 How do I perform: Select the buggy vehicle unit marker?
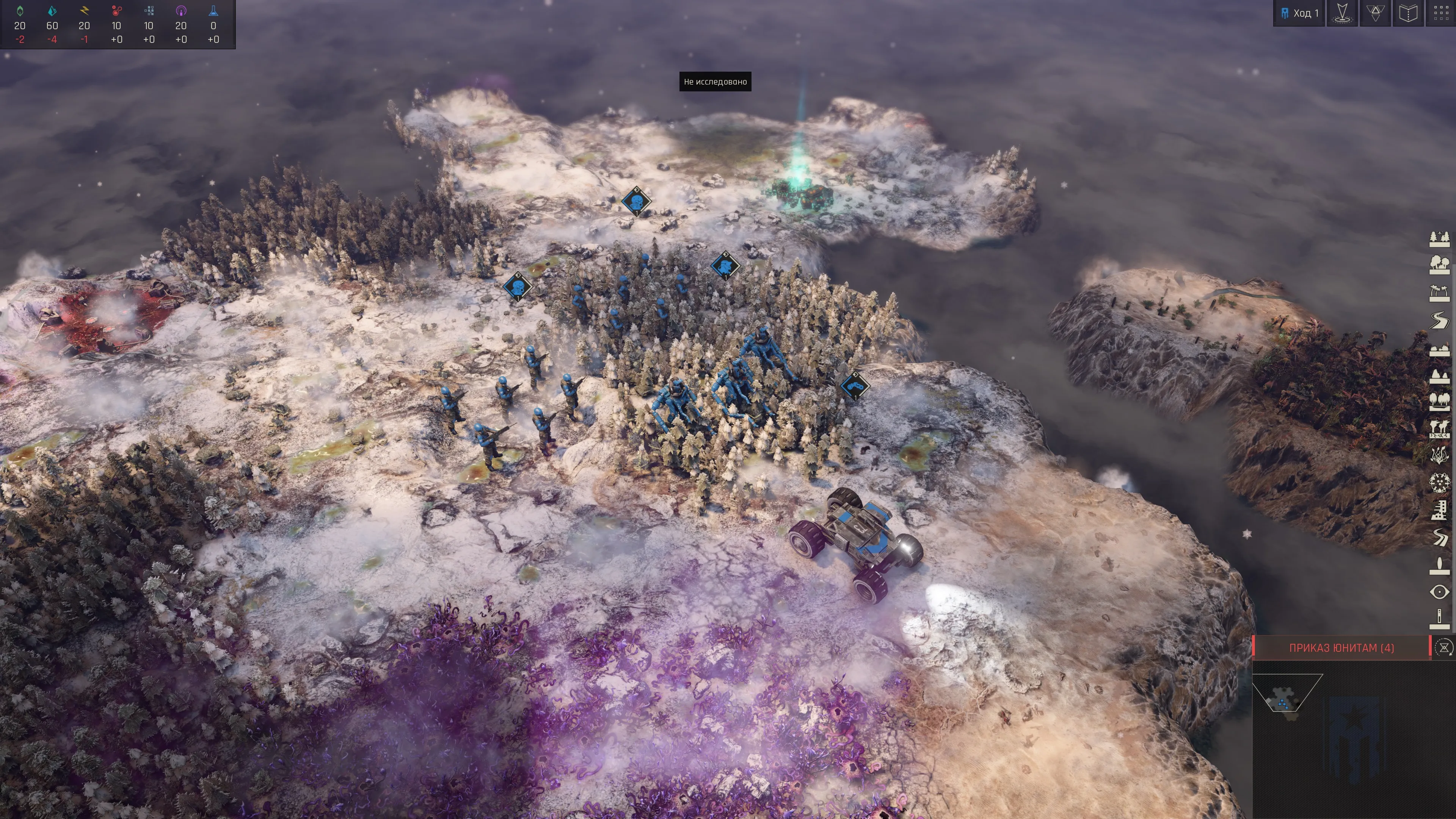point(855,386)
